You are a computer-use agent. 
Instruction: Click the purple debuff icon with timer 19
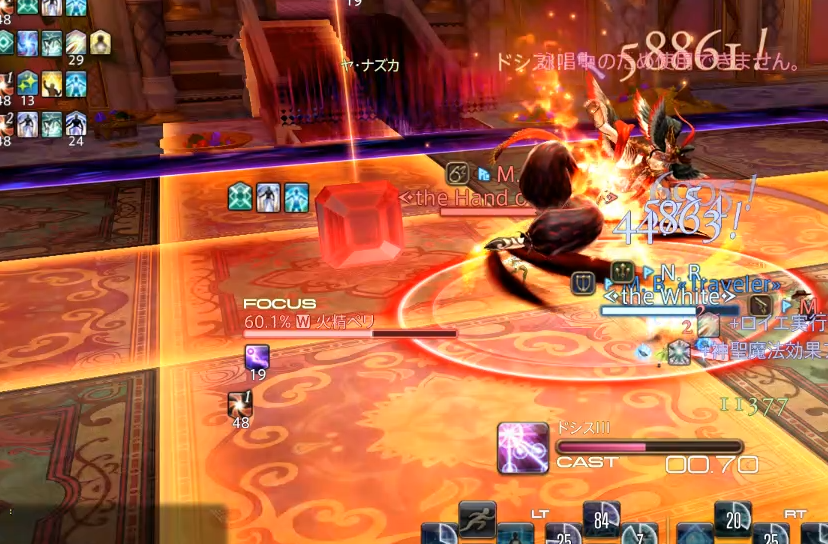point(257,357)
